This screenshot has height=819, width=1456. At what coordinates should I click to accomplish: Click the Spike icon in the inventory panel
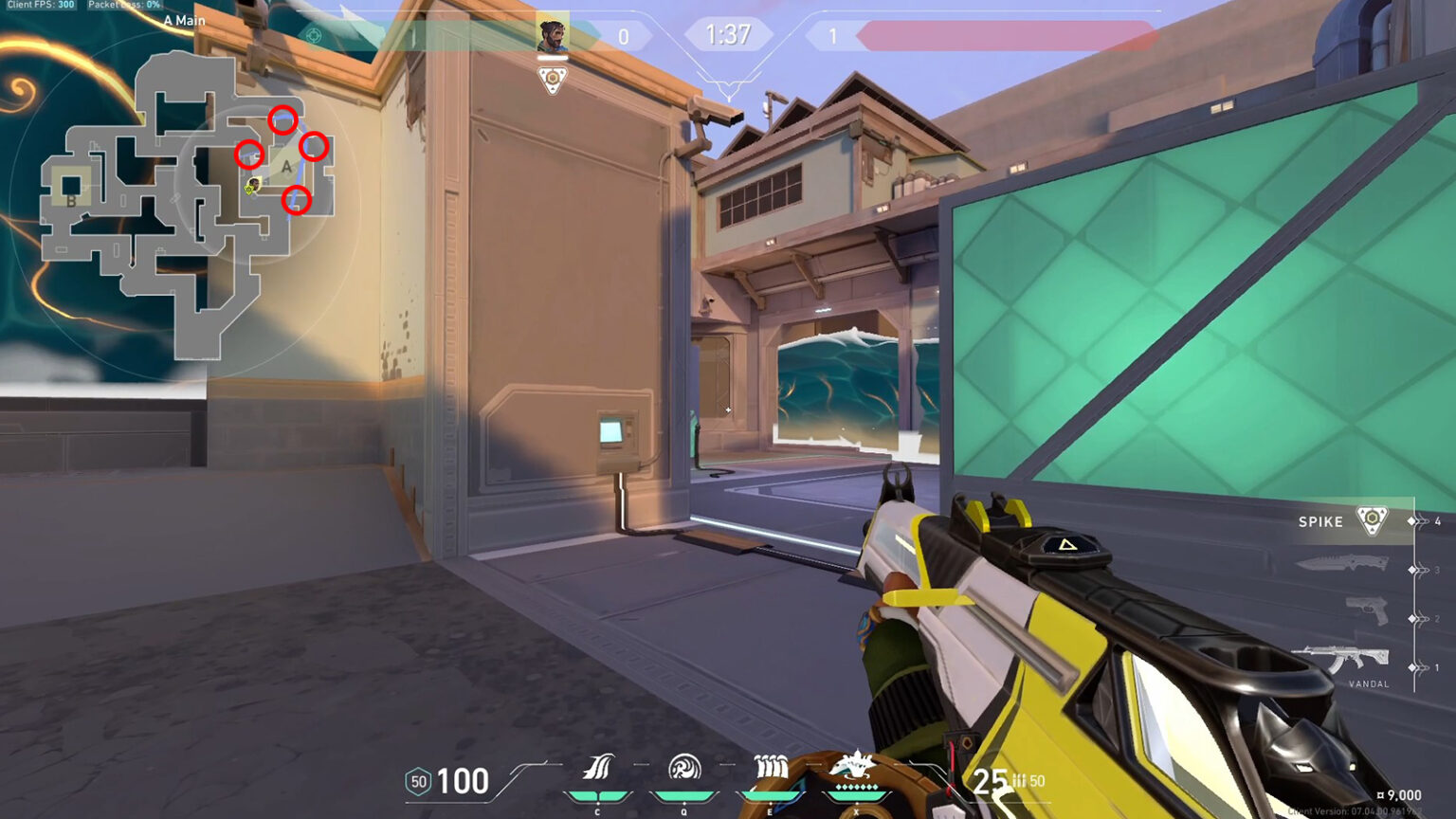click(1370, 519)
